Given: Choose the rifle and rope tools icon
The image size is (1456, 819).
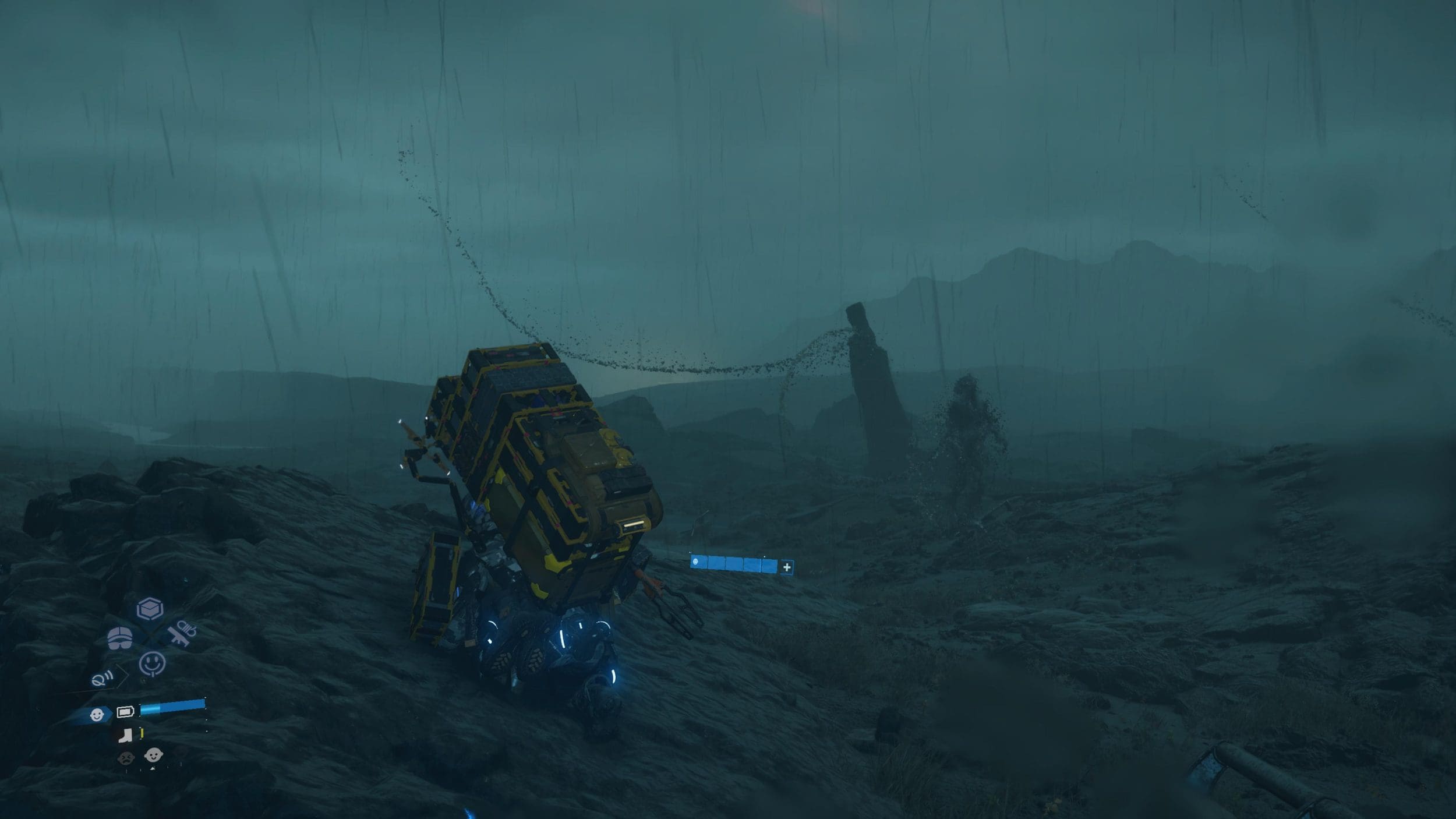Looking at the screenshot, I should point(183,633).
